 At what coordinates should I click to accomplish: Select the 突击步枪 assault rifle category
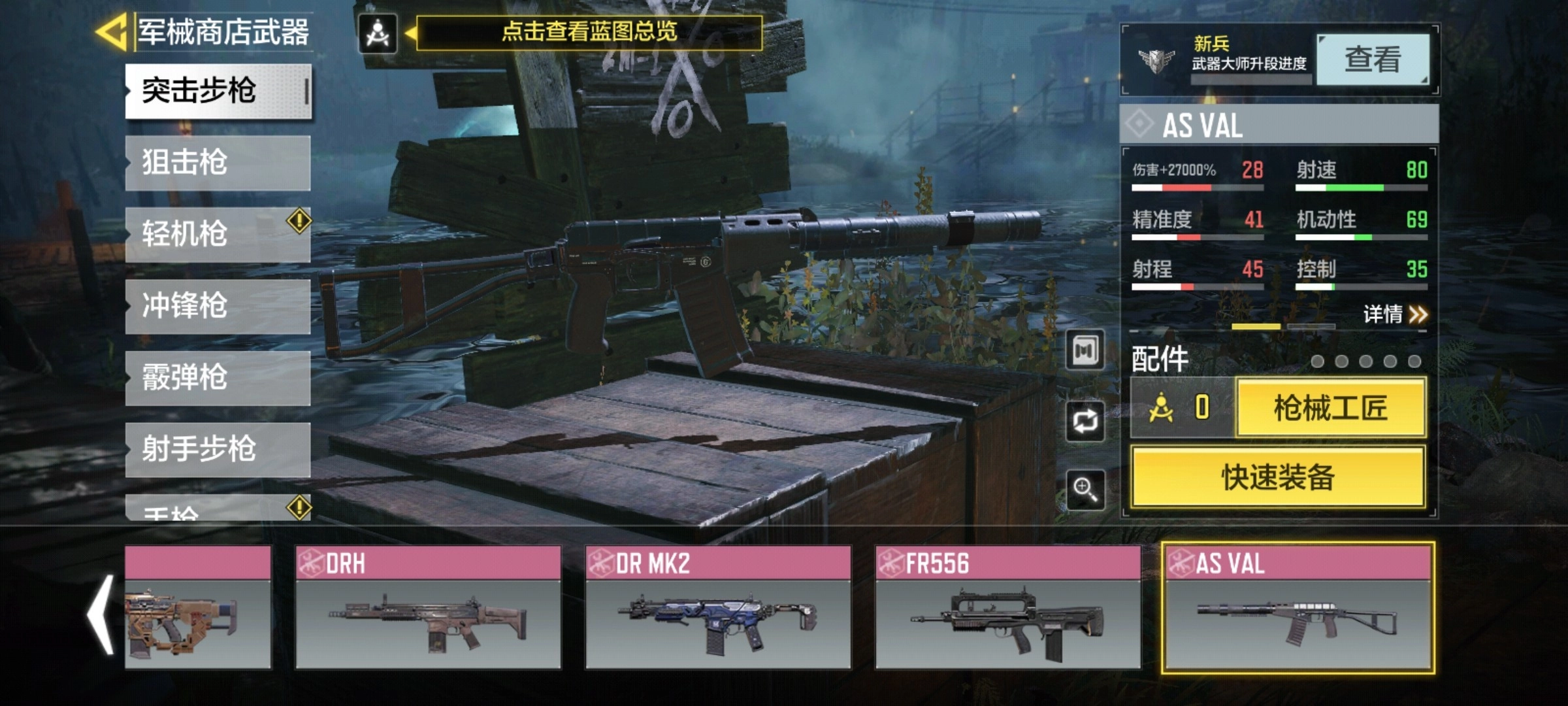218,92
